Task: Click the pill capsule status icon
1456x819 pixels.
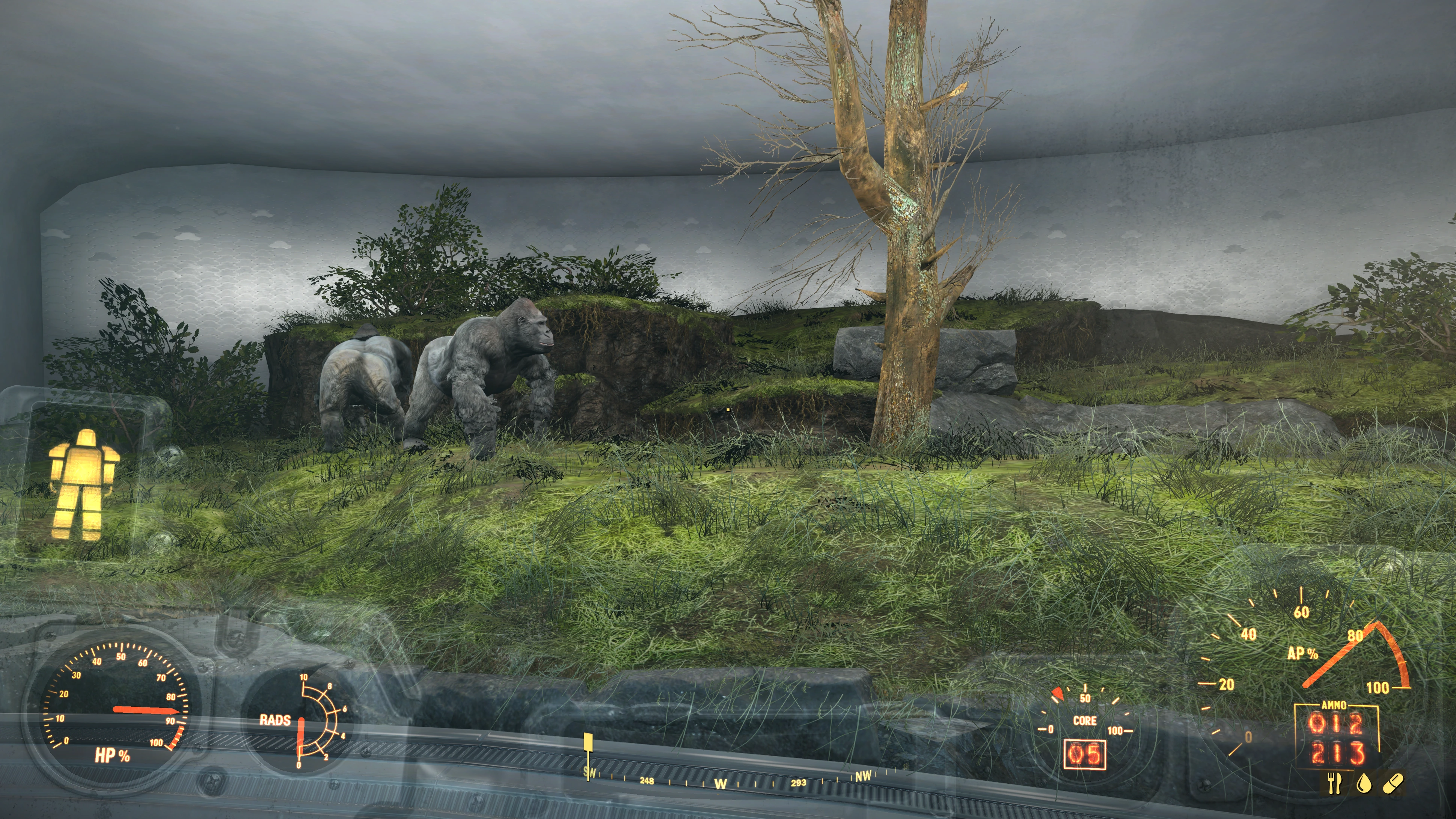Action: 1393,783
